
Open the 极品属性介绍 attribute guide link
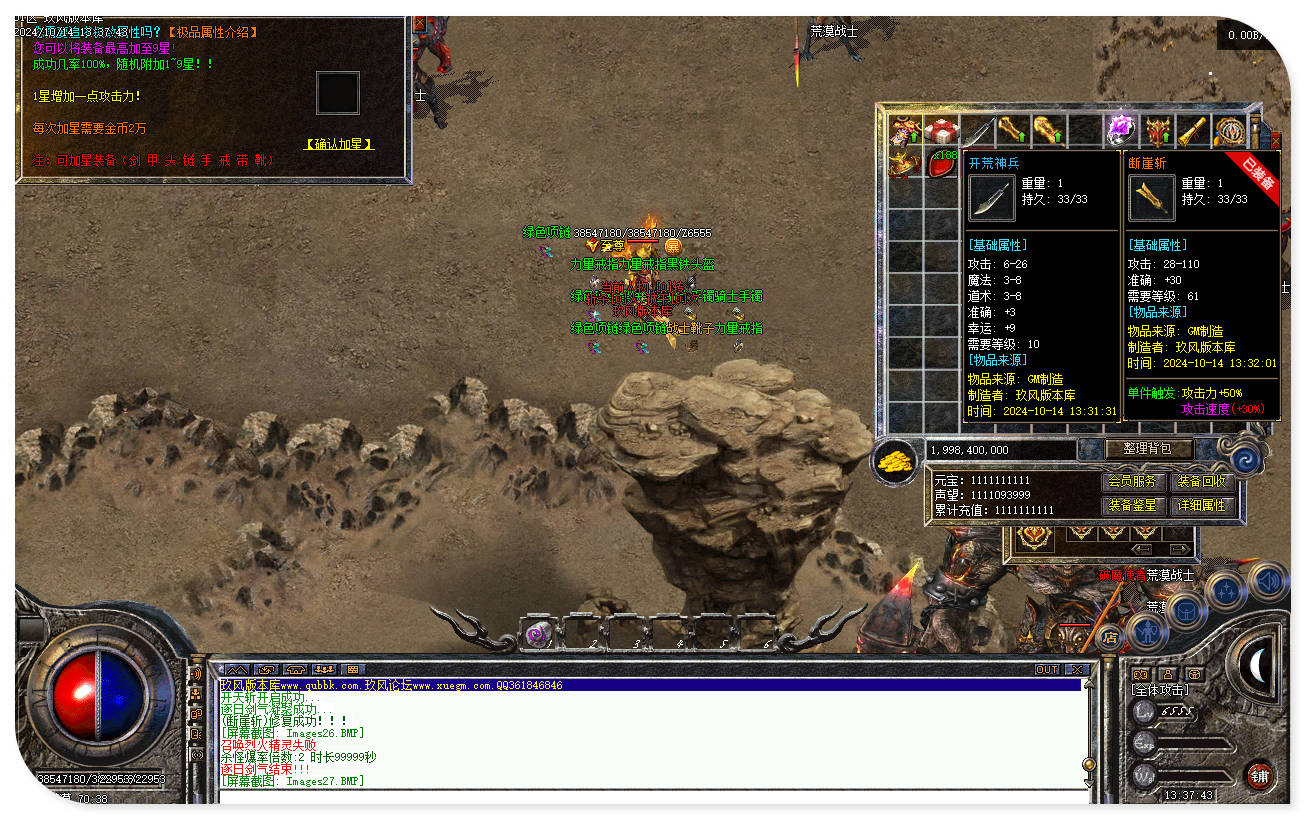pyautogui.click(x=210, y=32)
